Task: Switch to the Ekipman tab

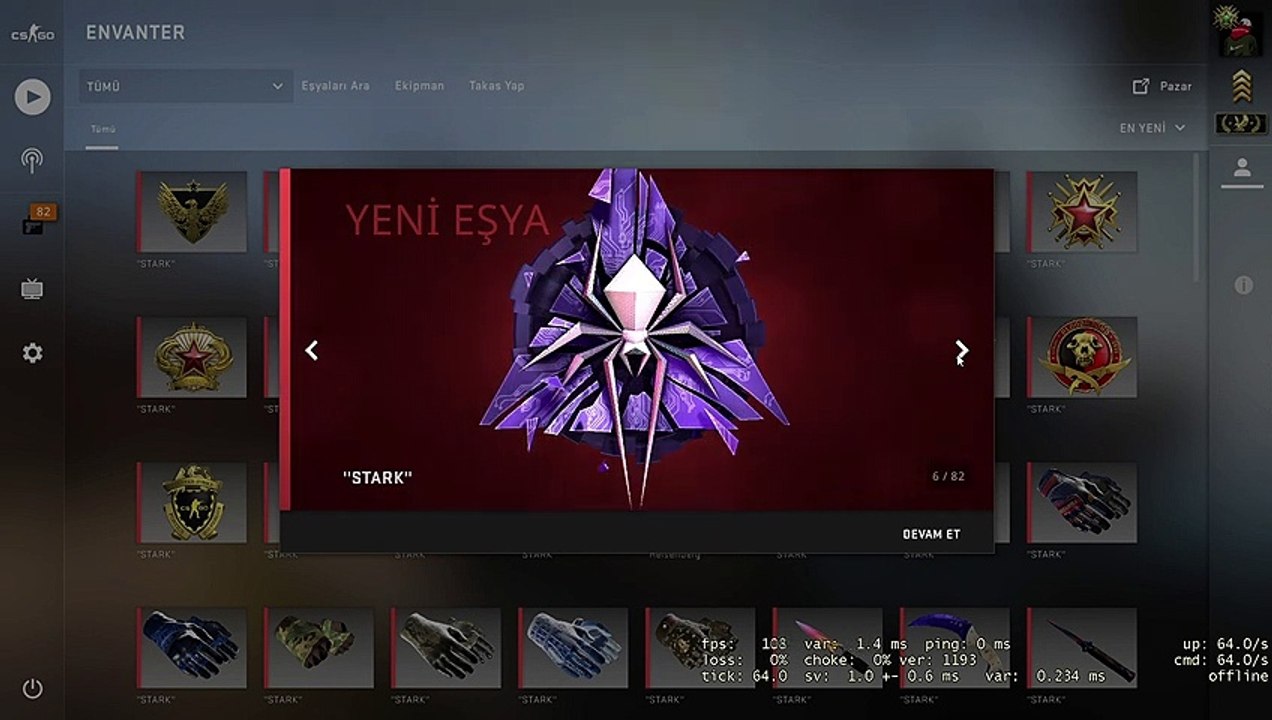Action: 419,86
